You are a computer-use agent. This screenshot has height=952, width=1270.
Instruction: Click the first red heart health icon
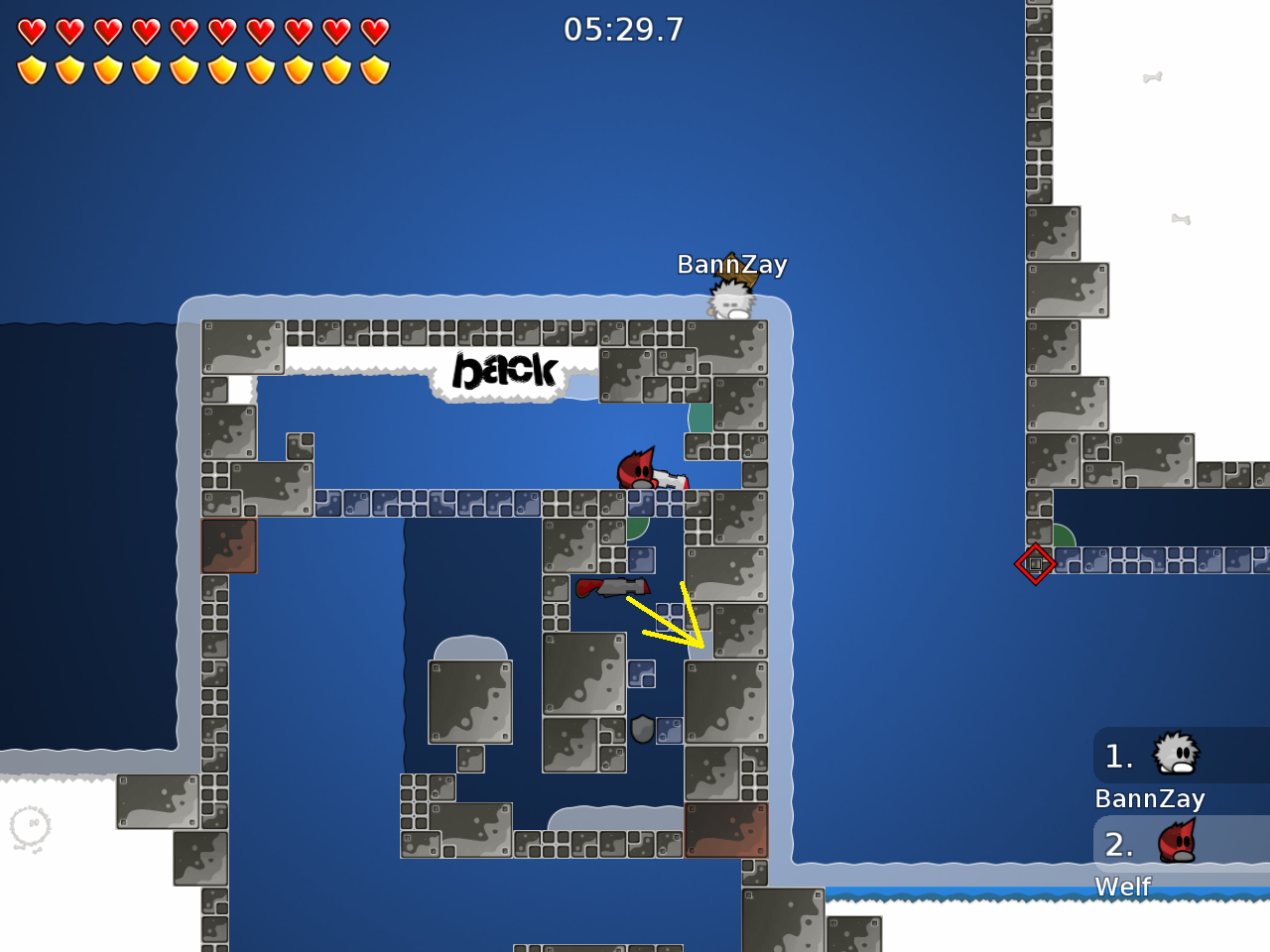click(x=32, y=31)
